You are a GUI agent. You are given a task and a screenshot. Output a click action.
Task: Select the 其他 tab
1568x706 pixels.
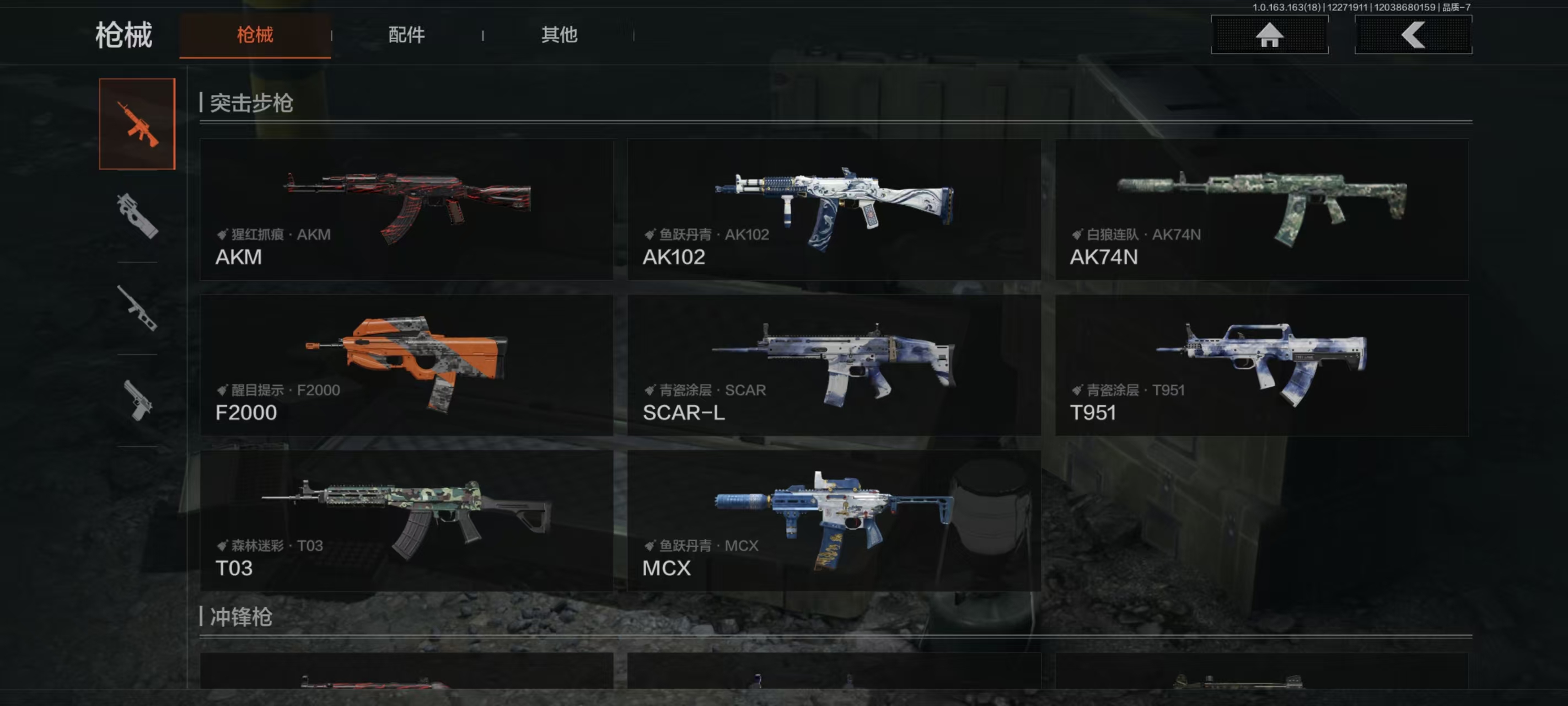(559, 35)
